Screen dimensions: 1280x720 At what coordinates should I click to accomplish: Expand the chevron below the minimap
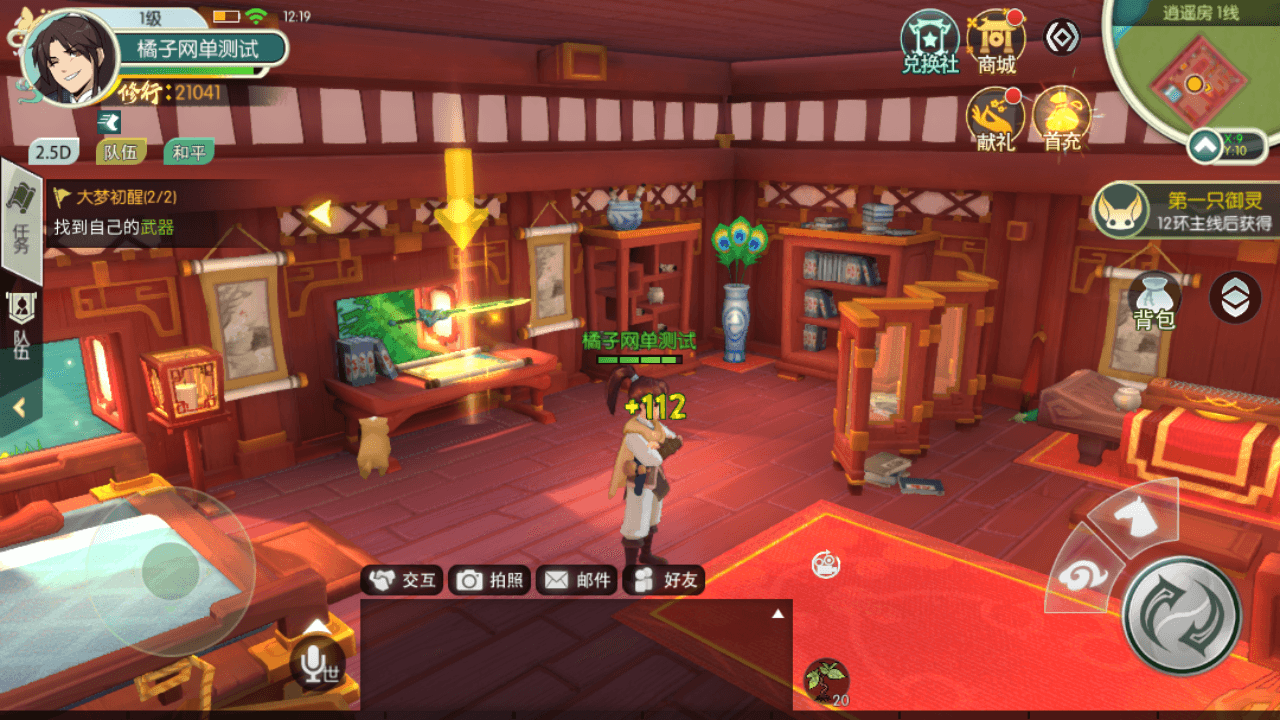[x=1207, y=147]
